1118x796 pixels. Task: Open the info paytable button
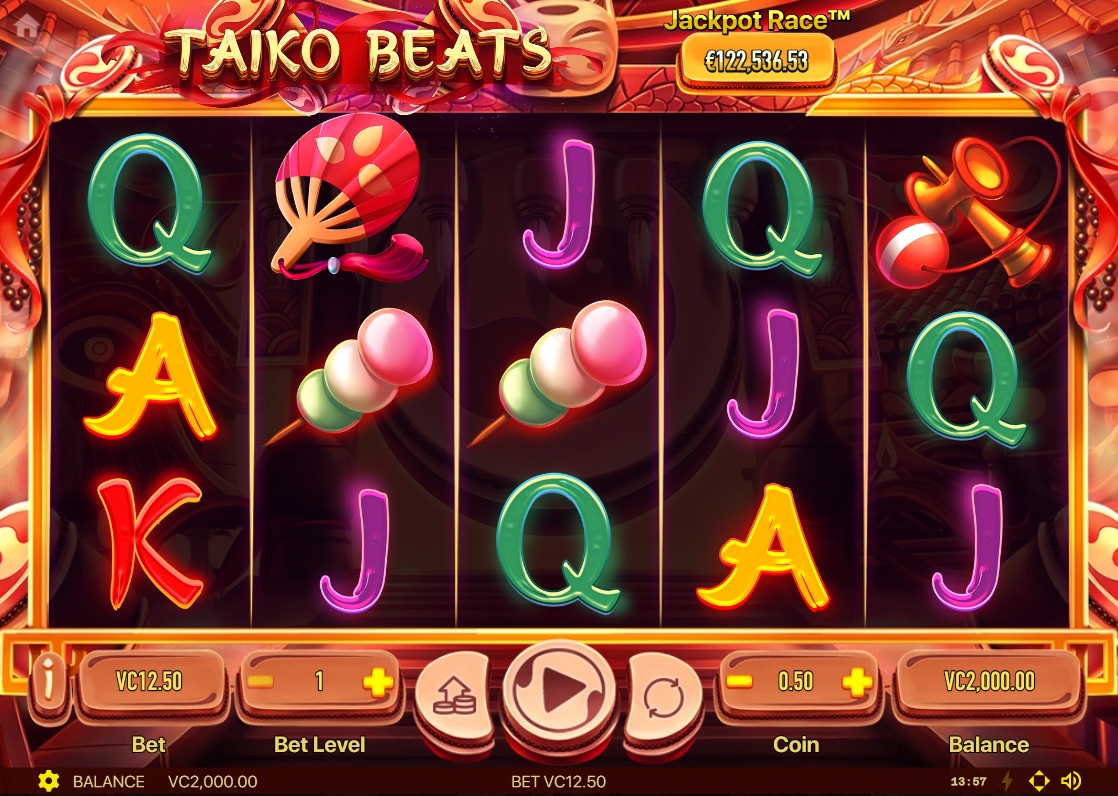47,682
